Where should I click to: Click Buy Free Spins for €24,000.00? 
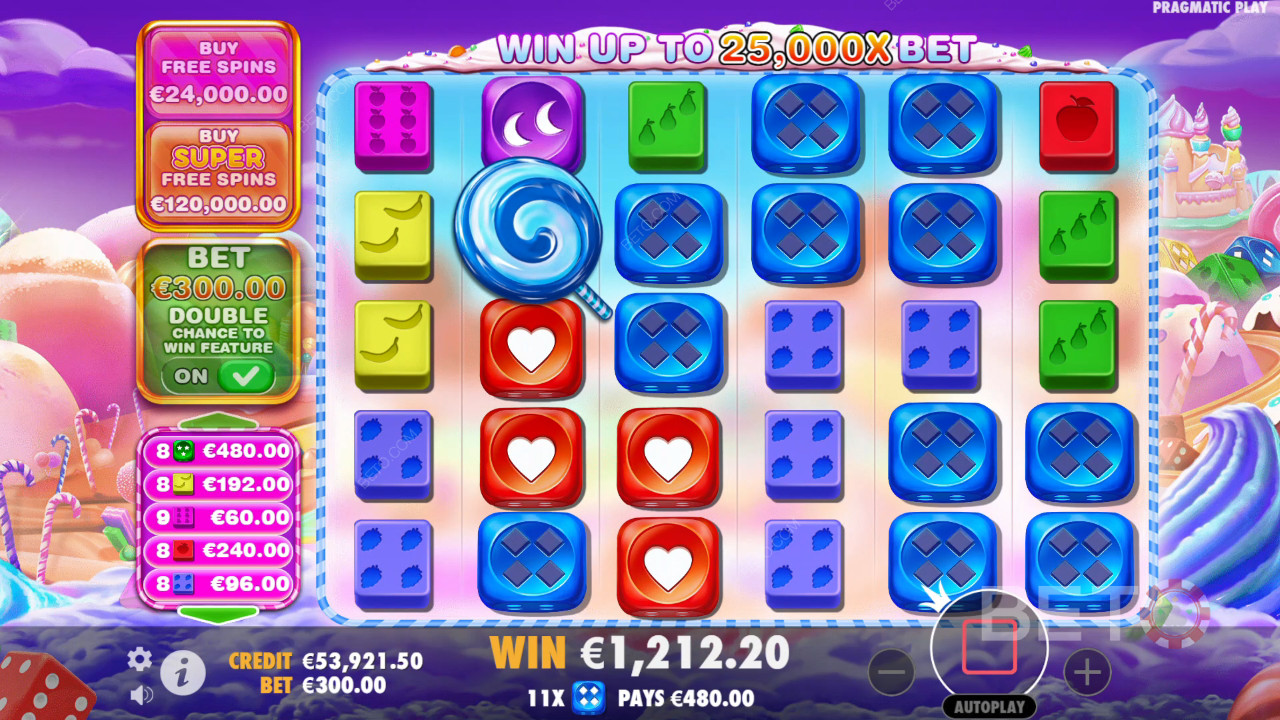point(219,70)
